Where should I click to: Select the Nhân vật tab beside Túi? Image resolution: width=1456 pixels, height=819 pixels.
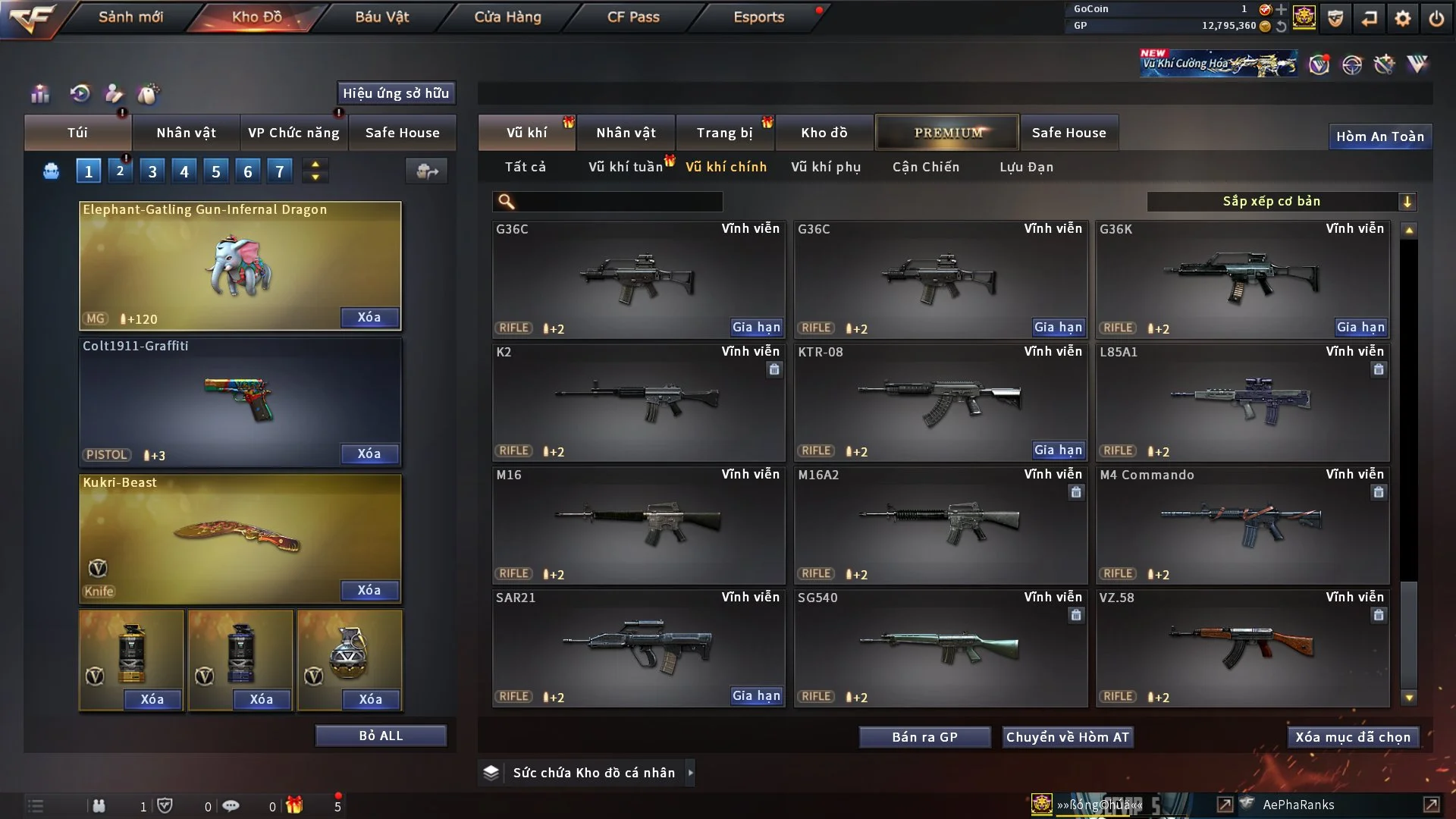click(186, 133)
